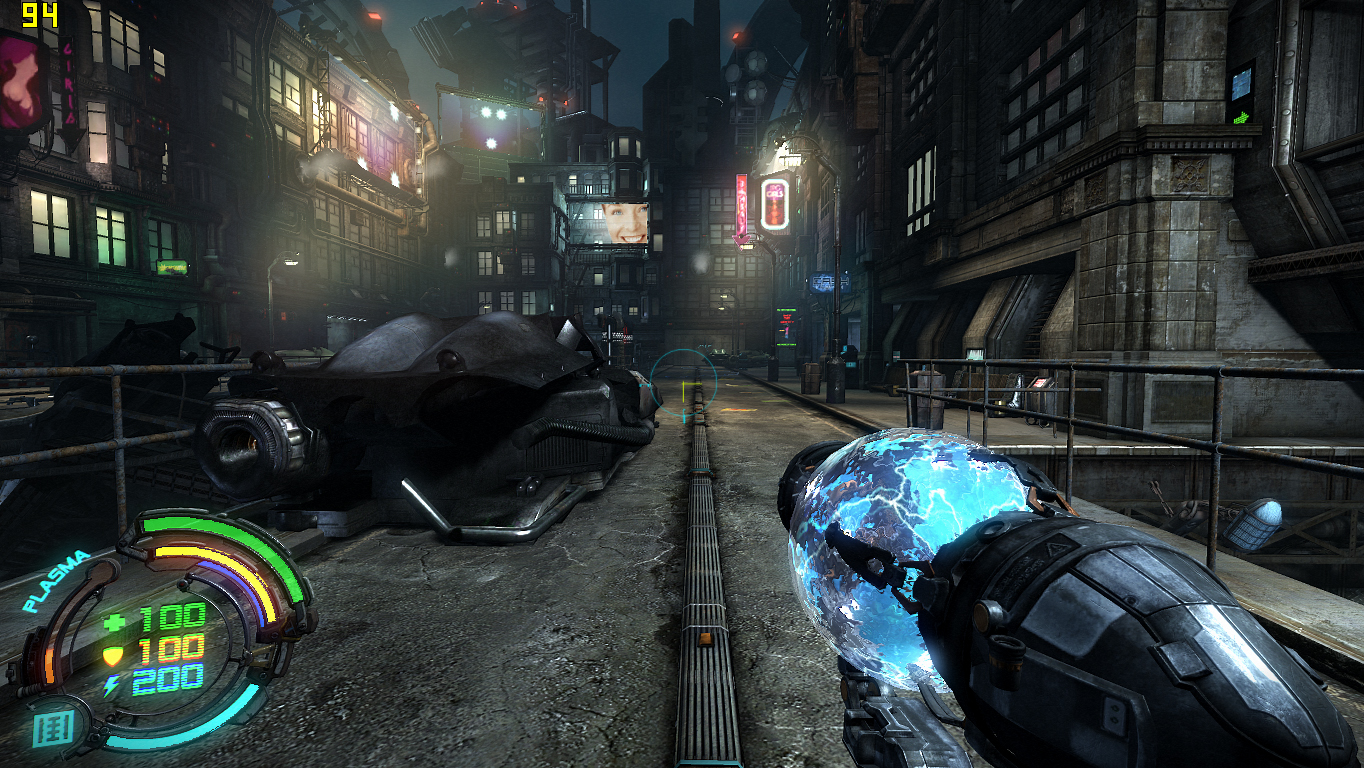This screenshot has width=1364, height=768.
Task: Select the PLASMA weapon label
Action: coord(56,581)
